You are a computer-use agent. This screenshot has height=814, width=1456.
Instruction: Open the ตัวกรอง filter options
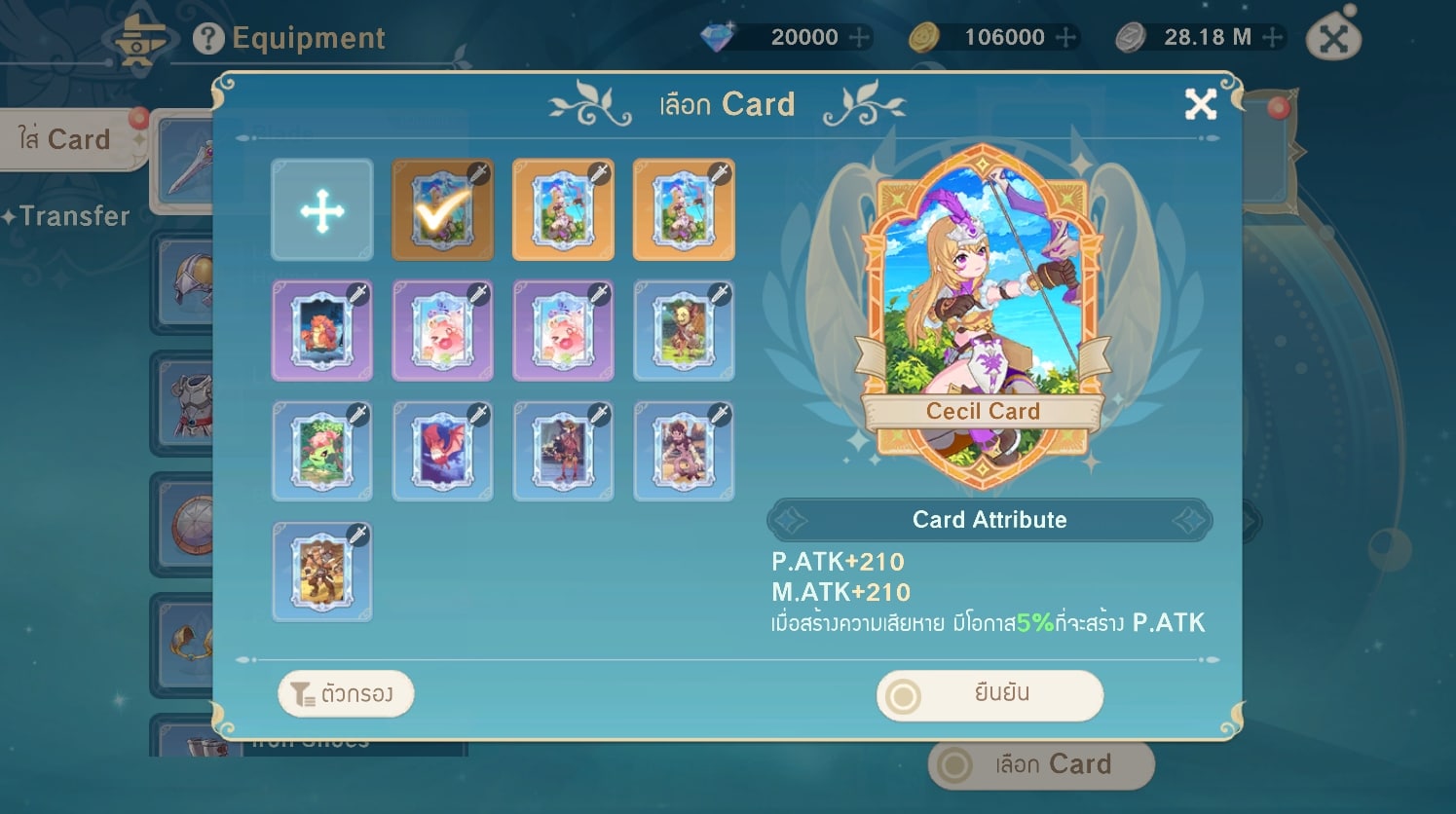346,694
